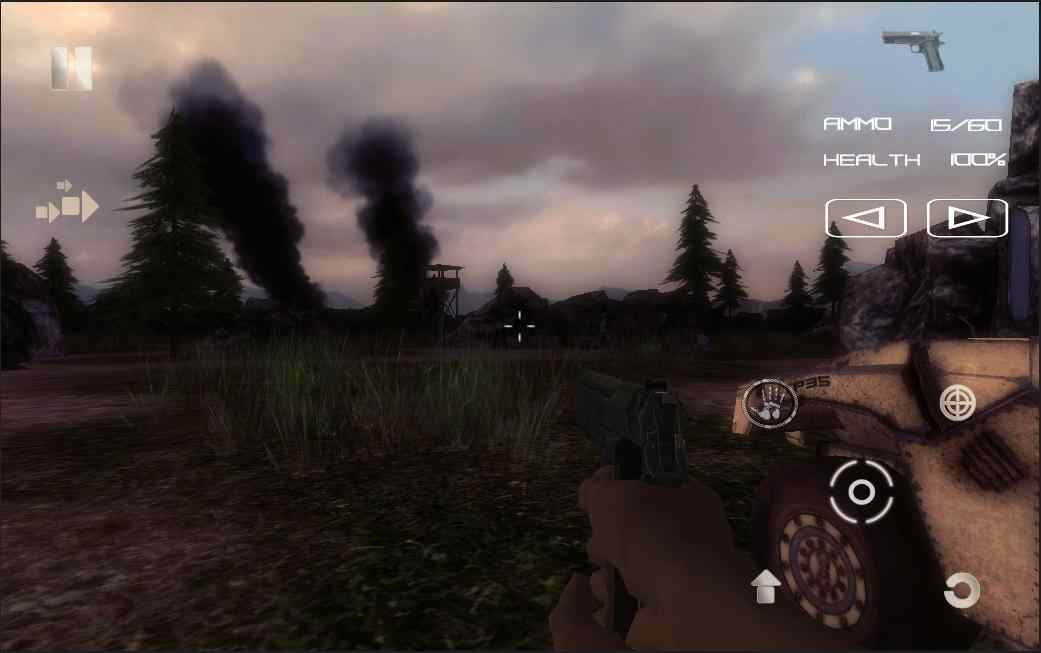Jump using the up arrow button
Image resolution: width=1041 pixels, height=653 pixels.
pyautogui.click(x=766, y=586)
